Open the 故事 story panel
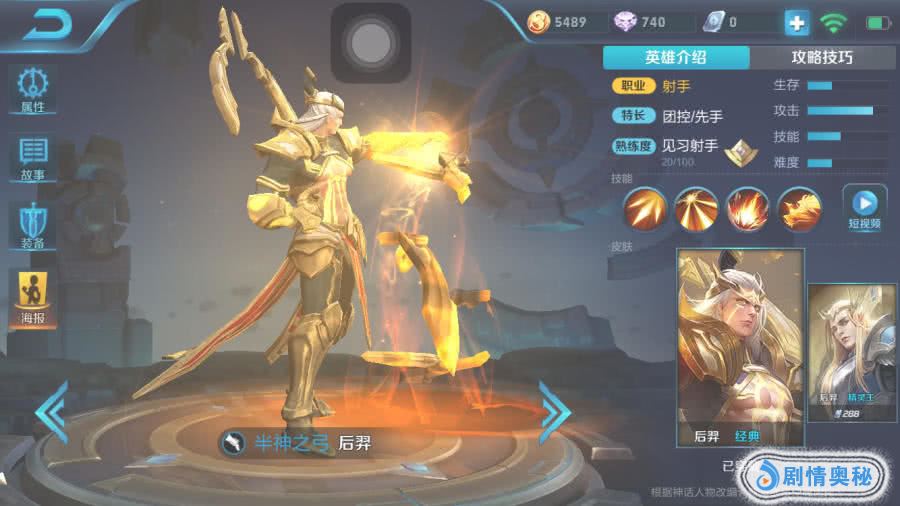The image size is (900, 506). (x=33, y=158)
